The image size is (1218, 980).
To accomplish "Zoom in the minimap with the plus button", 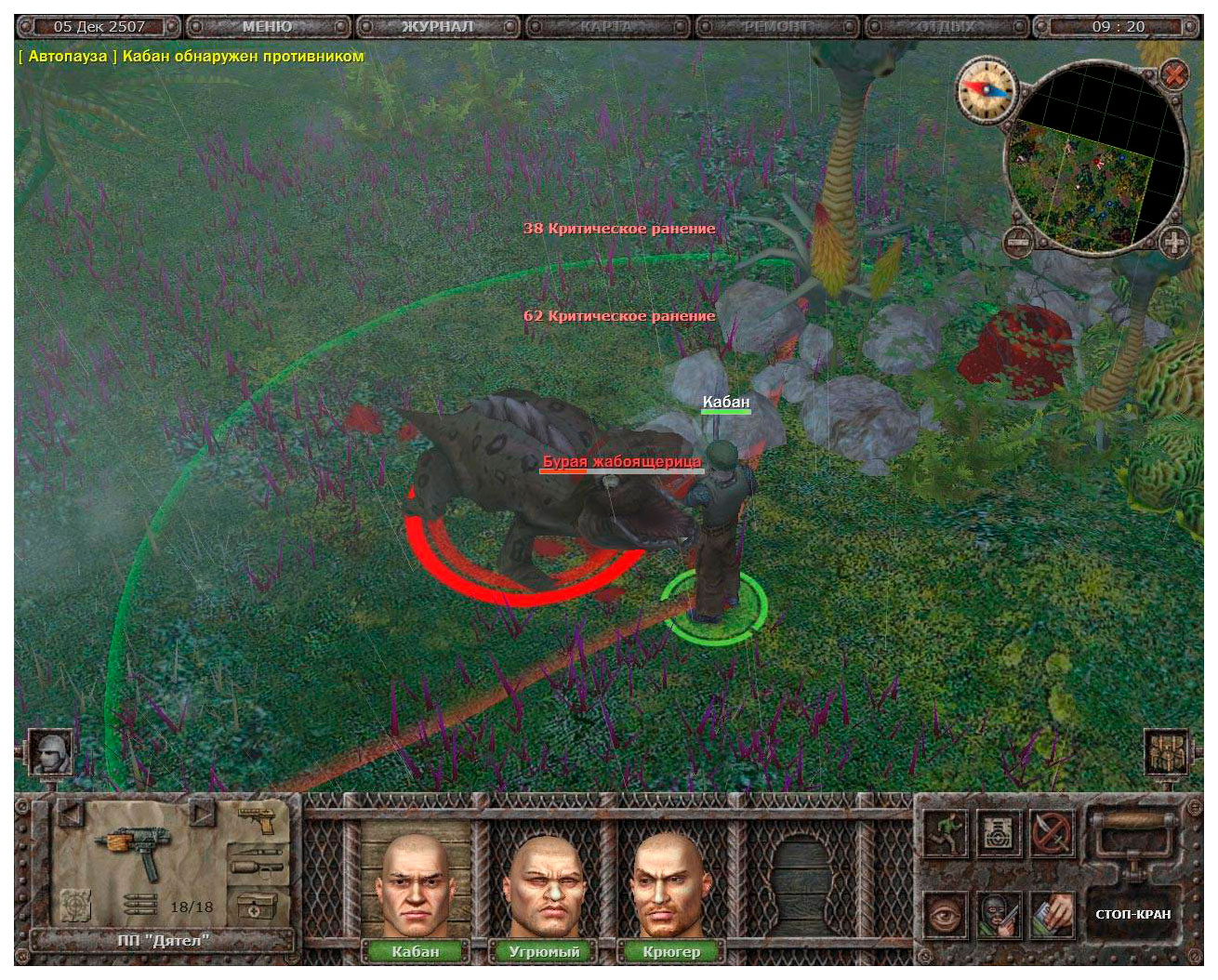I will [1175, 243].
